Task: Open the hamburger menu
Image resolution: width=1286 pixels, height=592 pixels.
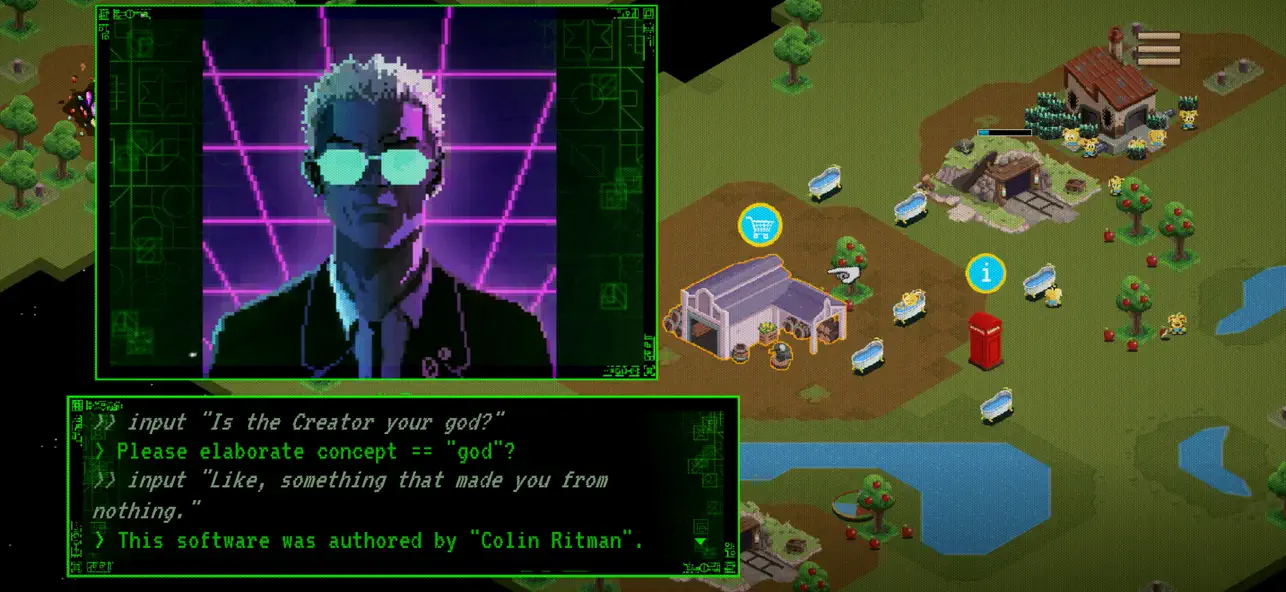Action: pyautogui.click(x=1159, y=48)
